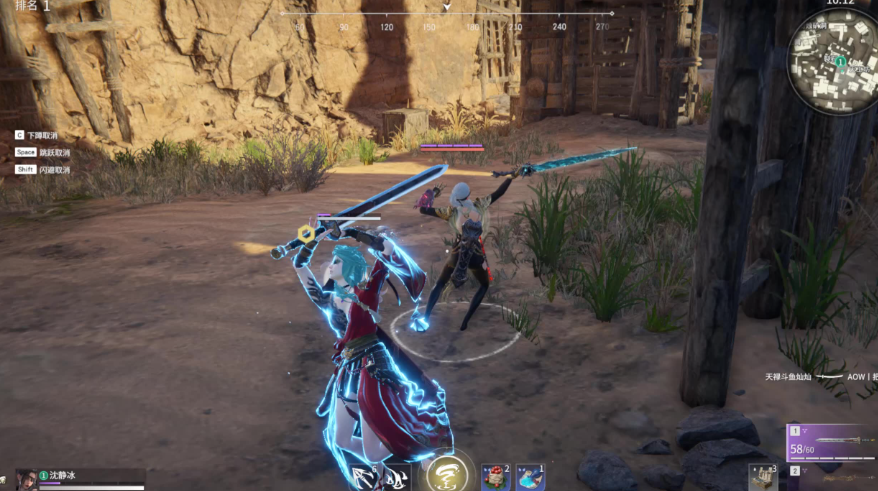This screenshot has height=491, width=878.
Task: Select the purple weapon slot 1
Action: click(x=832, y=441)
